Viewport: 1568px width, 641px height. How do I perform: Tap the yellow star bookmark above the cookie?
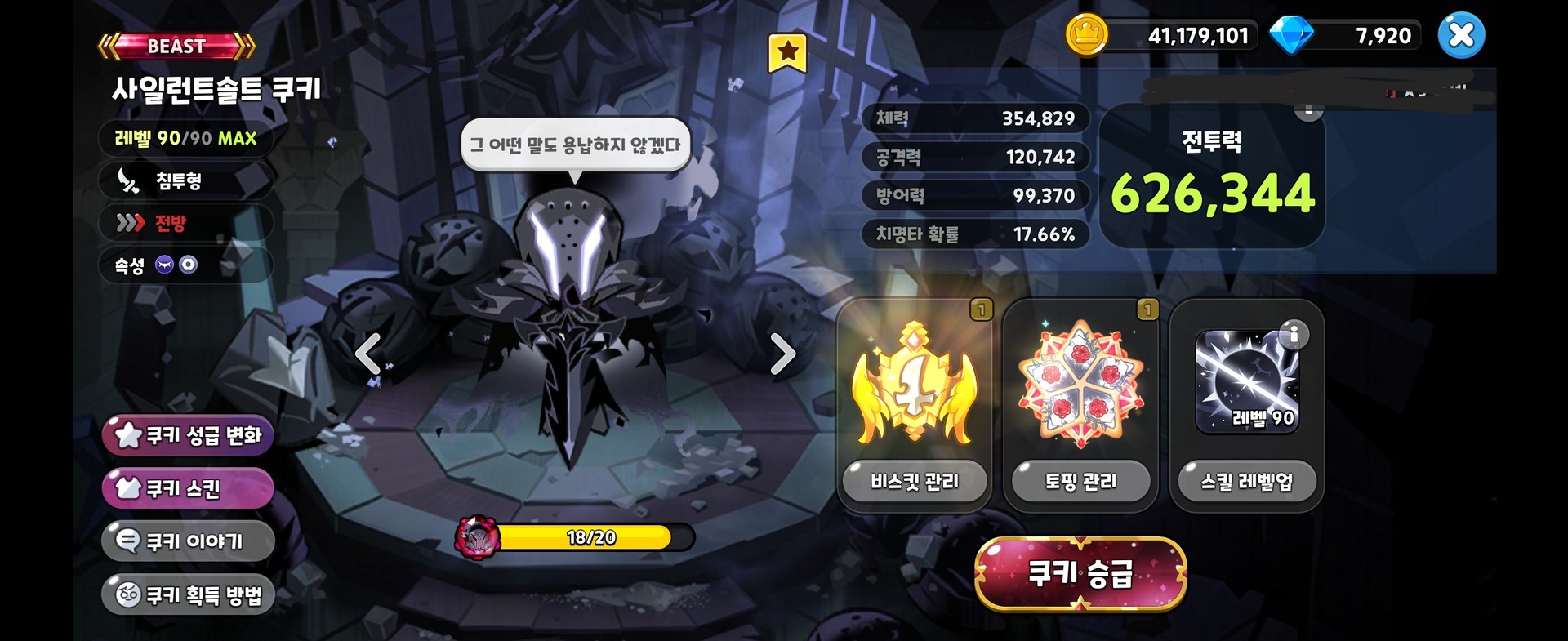pyautogui.click(x=786, y=51)
